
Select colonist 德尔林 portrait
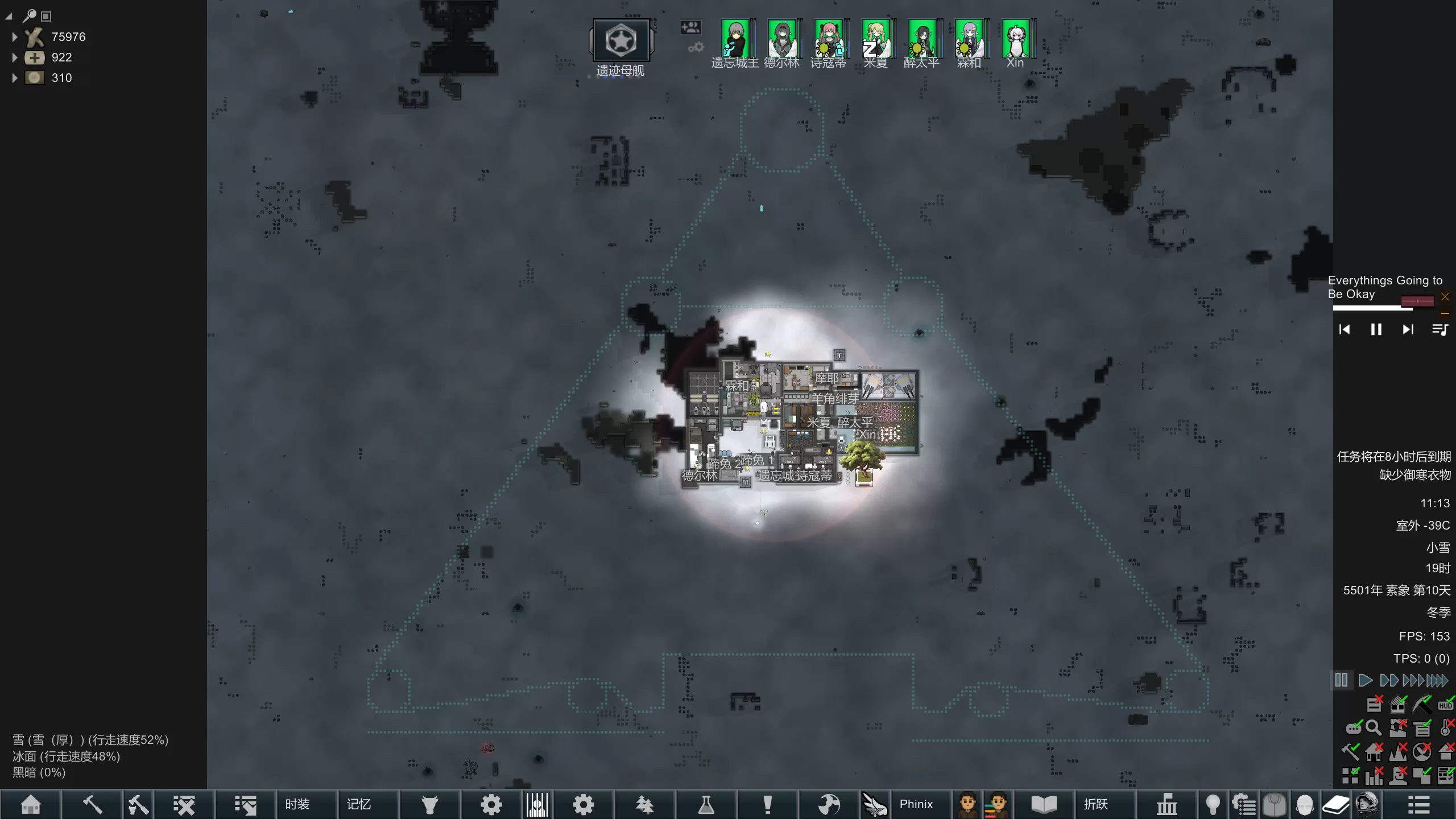point(781,39)
